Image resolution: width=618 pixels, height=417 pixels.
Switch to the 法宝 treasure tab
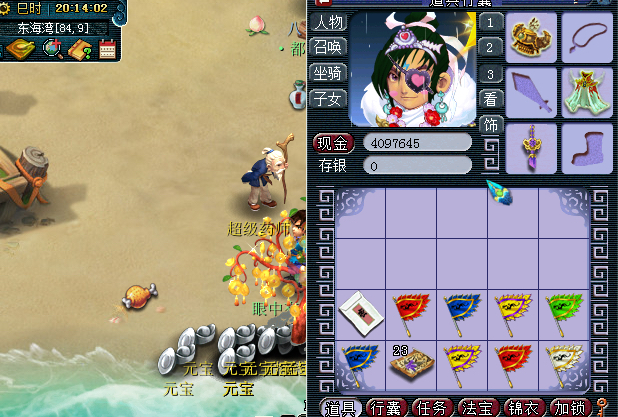[477, 407]
